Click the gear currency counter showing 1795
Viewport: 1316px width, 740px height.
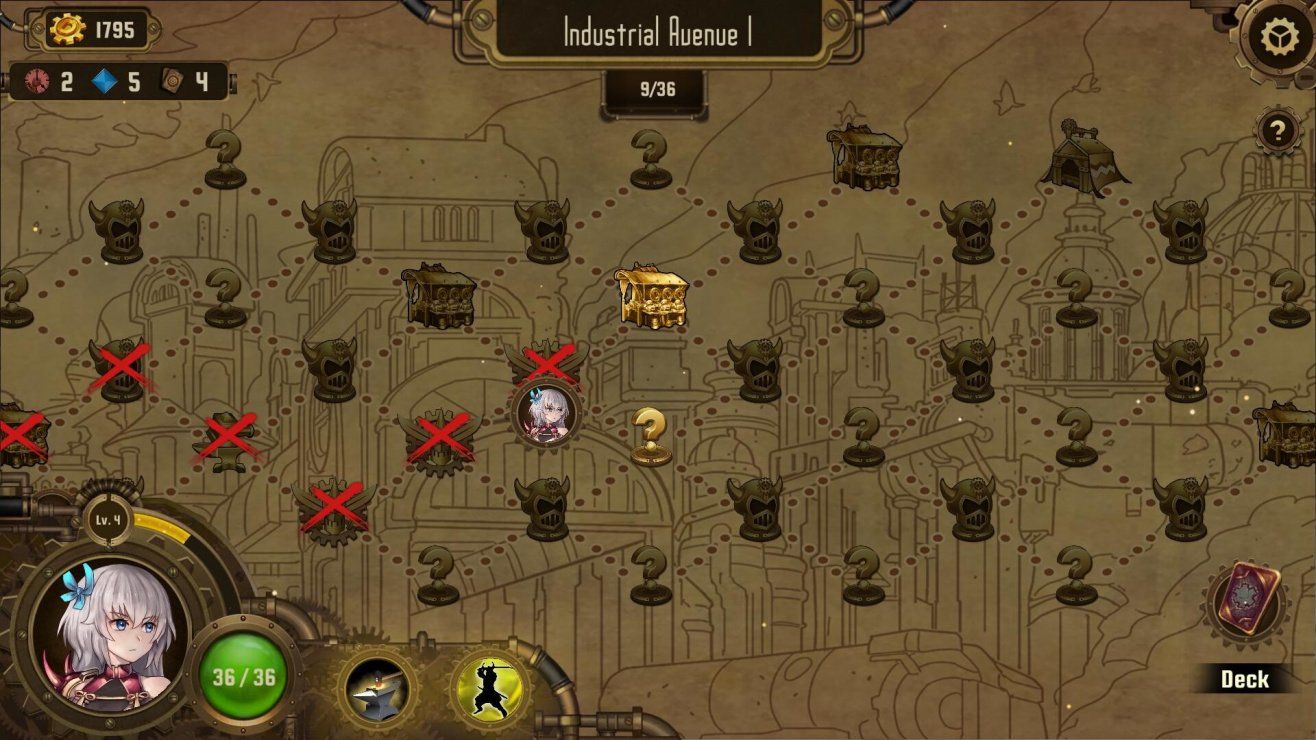(x=92, y=30)
